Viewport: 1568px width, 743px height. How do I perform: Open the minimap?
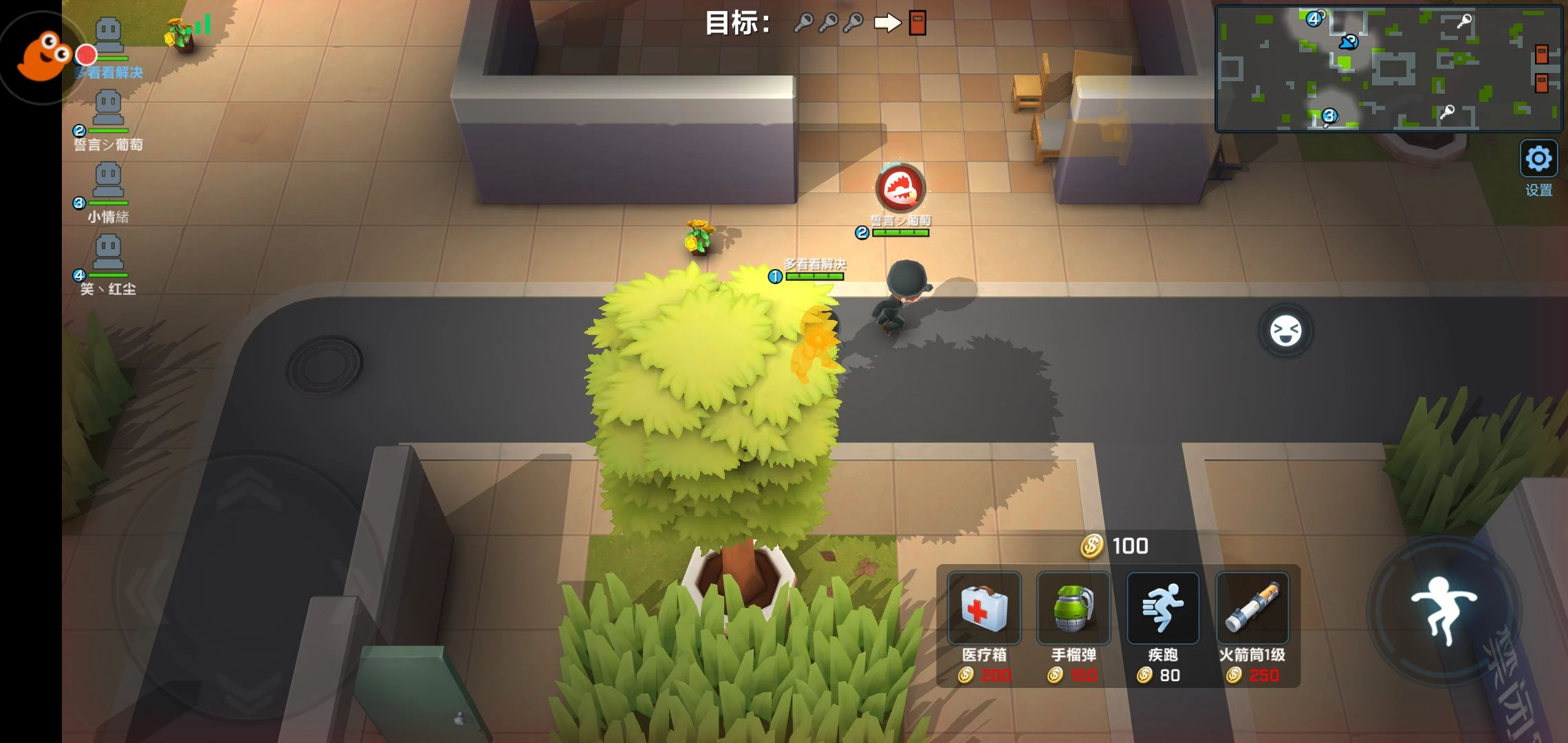coord(1388,68)
